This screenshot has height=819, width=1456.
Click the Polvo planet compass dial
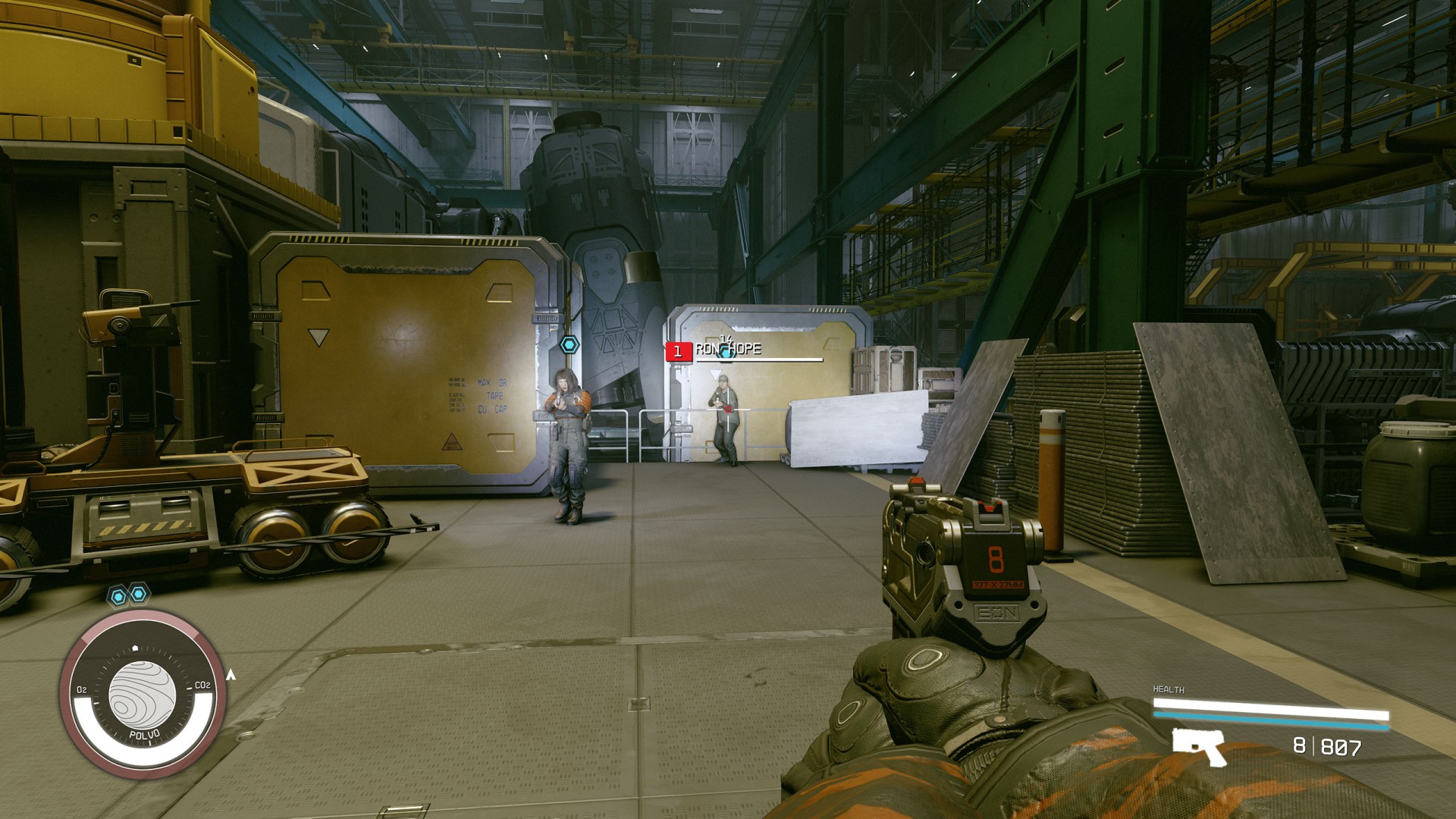142,694
